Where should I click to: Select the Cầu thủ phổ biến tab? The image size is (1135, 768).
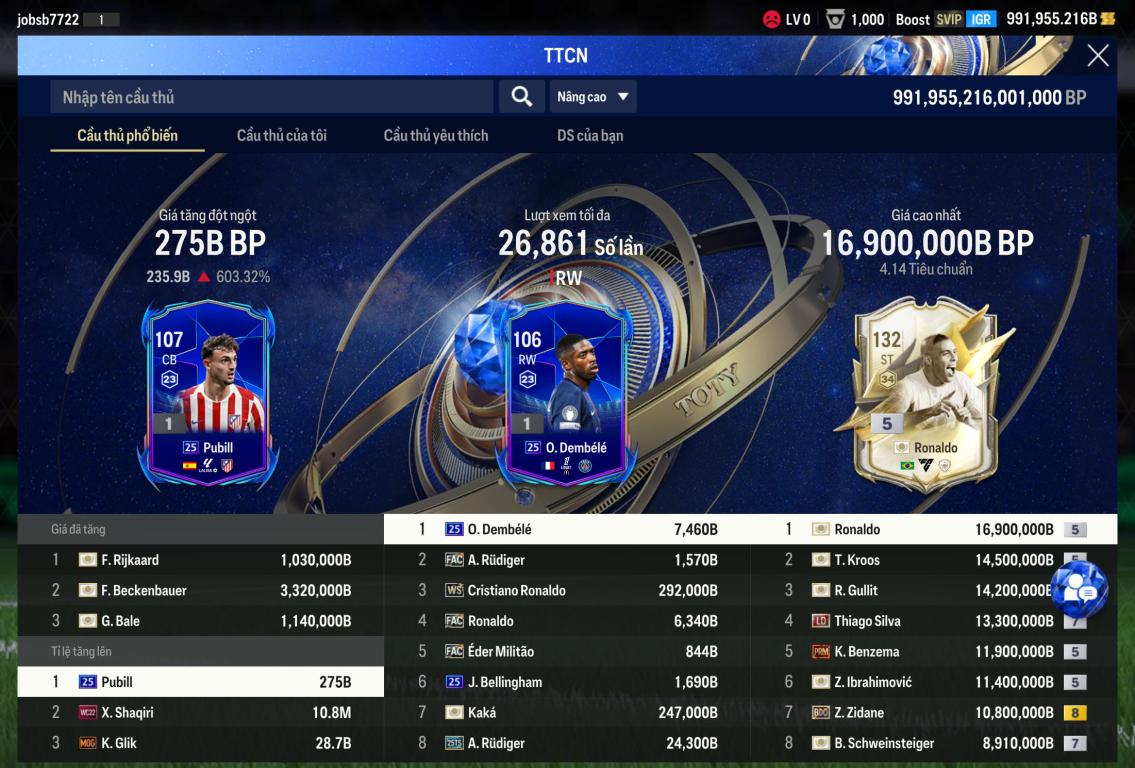(x=127, y=135)
